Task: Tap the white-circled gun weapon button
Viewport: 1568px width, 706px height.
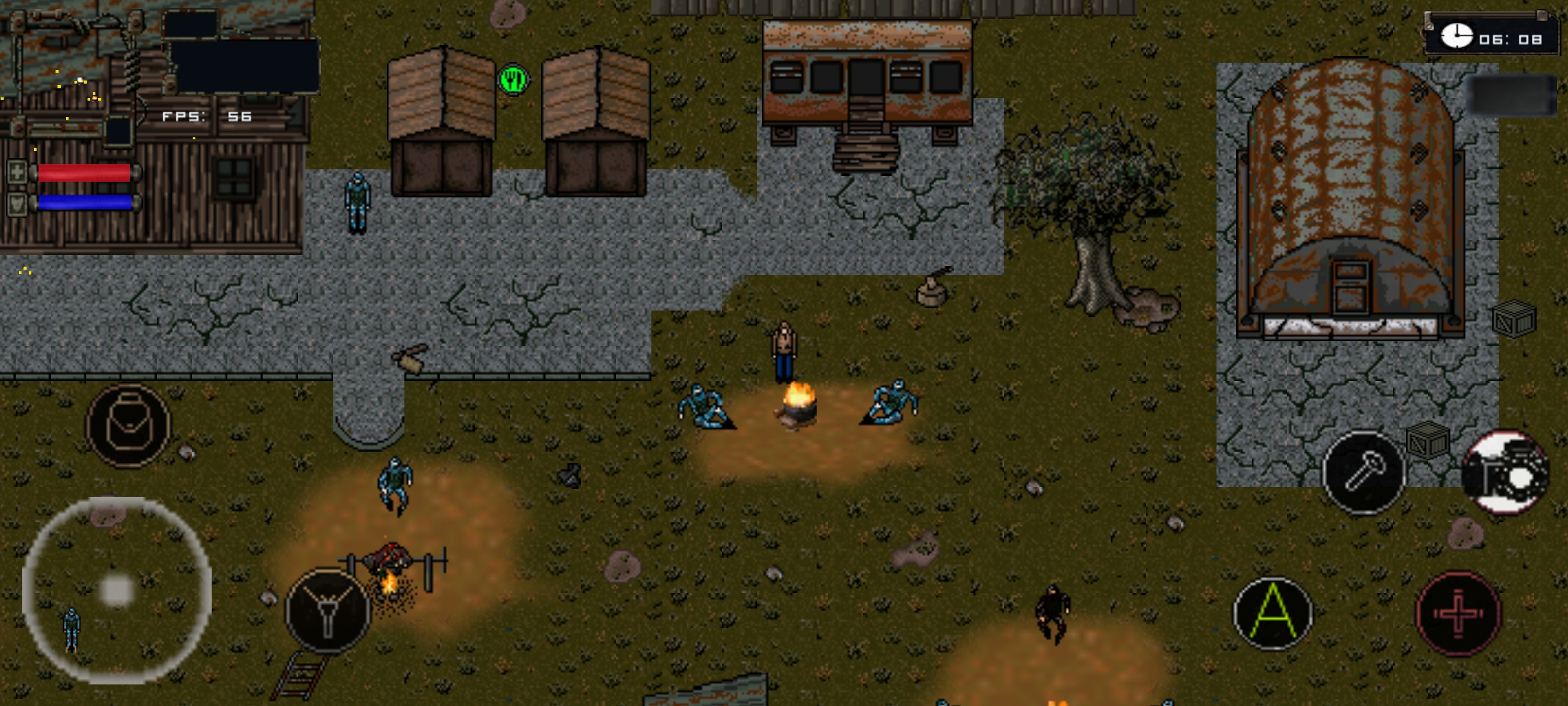Action: coord(1505,472)
